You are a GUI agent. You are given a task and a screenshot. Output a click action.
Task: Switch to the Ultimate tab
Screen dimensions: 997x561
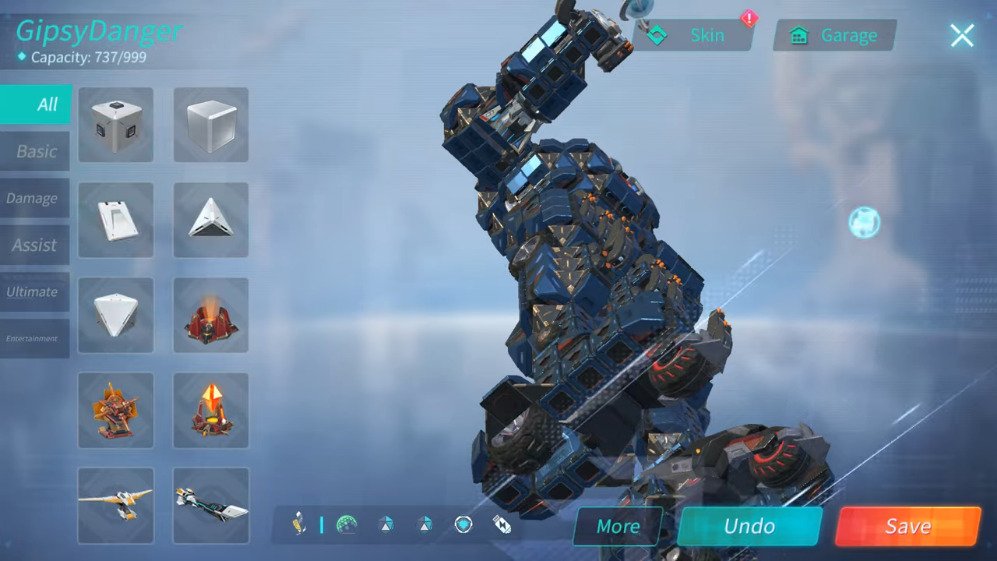point(34,292)
